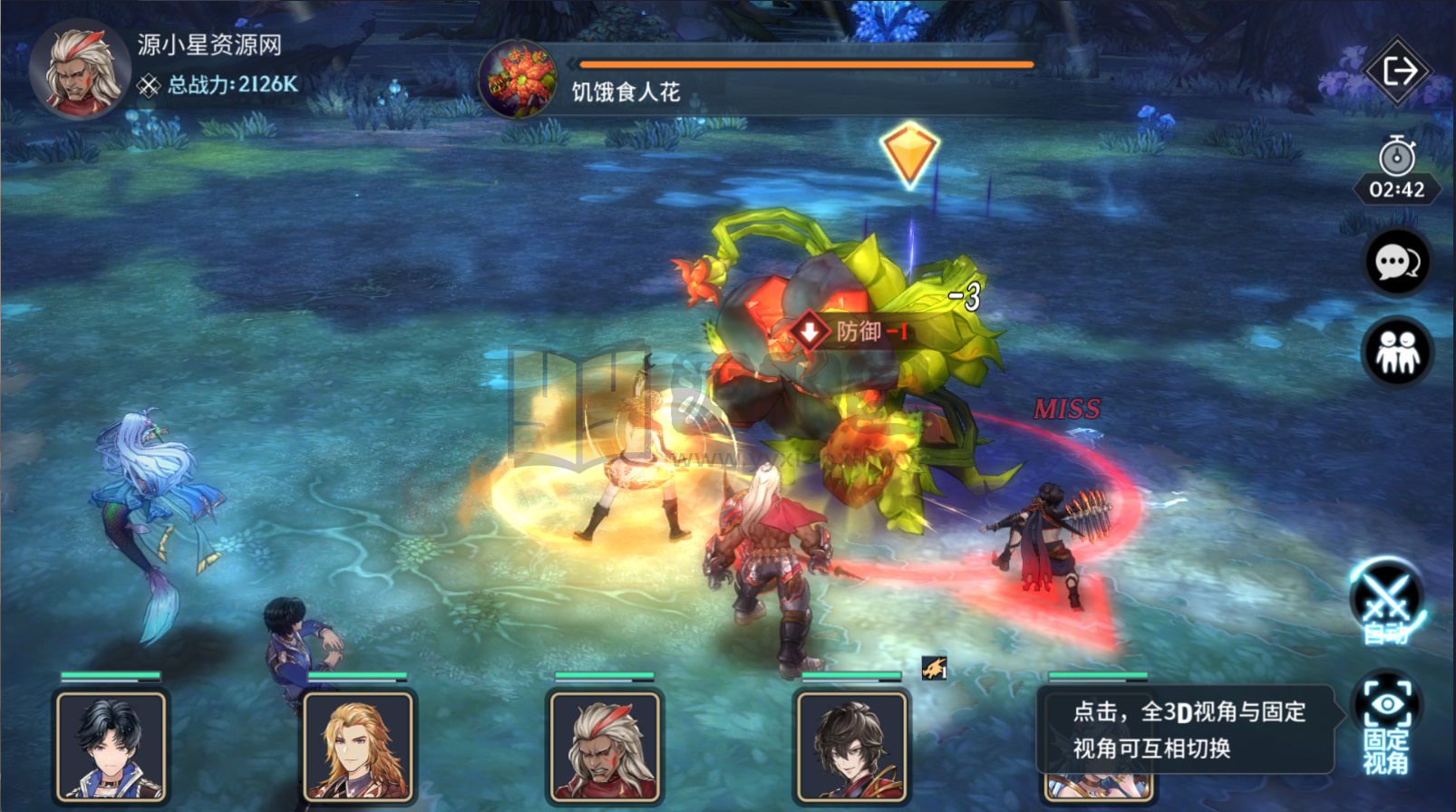Dismiss the 3D view switching tooltip
The image size is (1456, 812).
pos(1188,730)
